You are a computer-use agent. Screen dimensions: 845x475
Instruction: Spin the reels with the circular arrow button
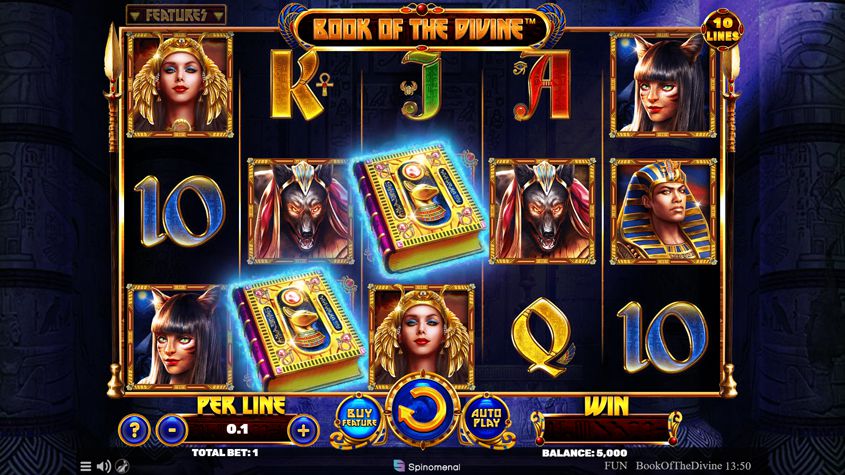(421, 411)
